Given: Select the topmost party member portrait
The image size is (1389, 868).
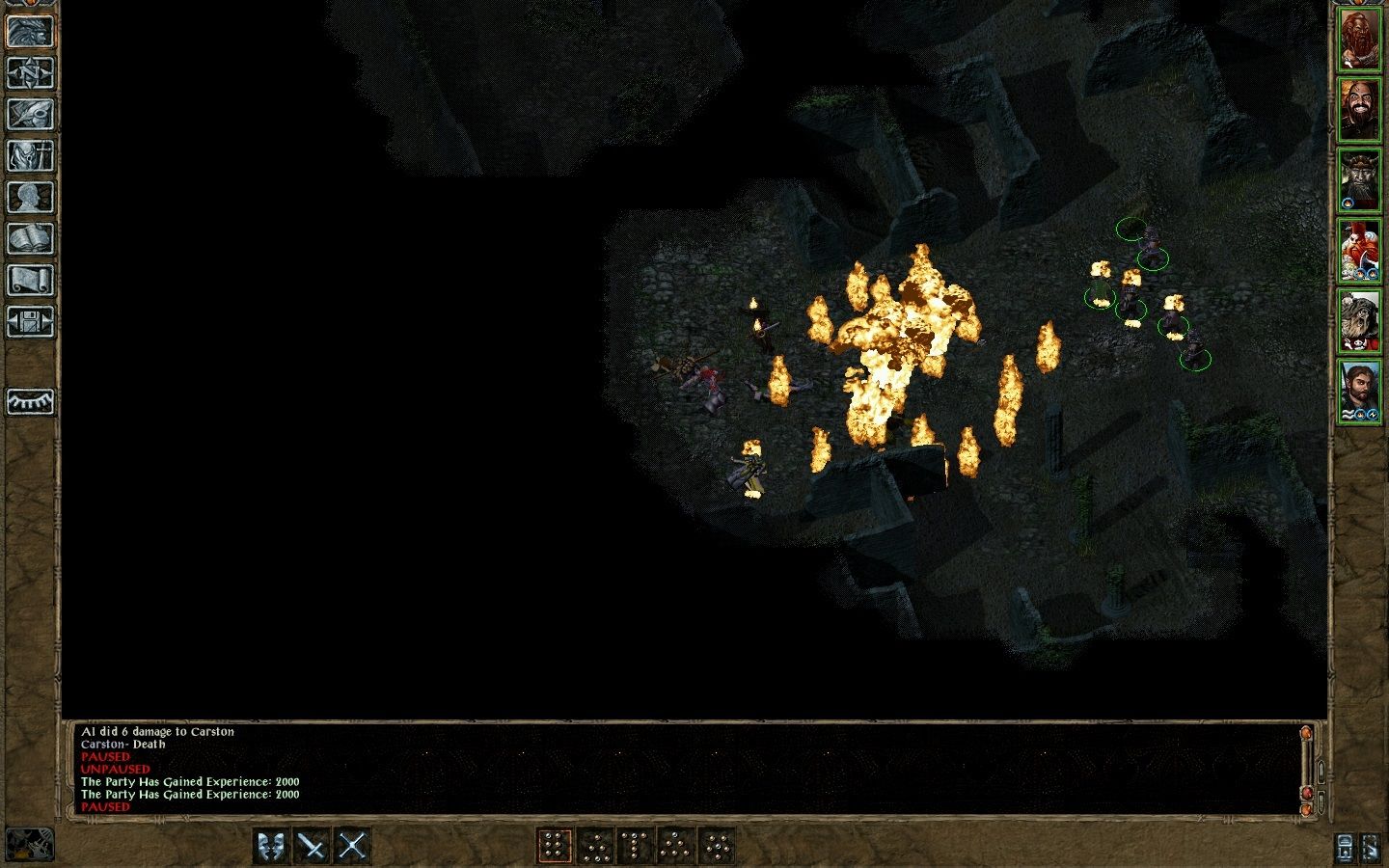Looking at the screenshot, I should click(1363, 39).
